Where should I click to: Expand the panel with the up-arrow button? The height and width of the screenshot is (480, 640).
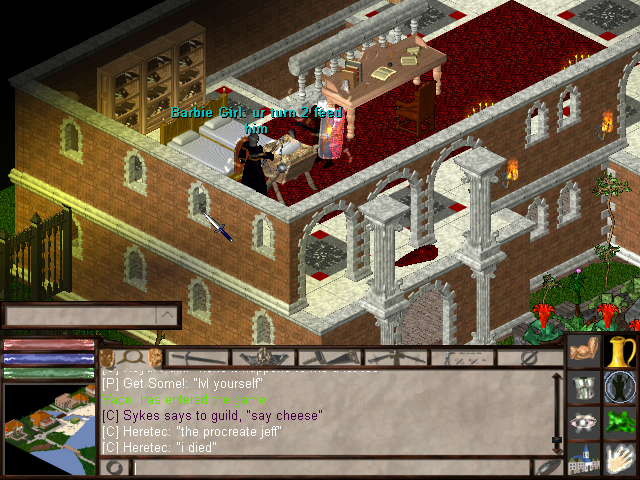tap(168, 317)
